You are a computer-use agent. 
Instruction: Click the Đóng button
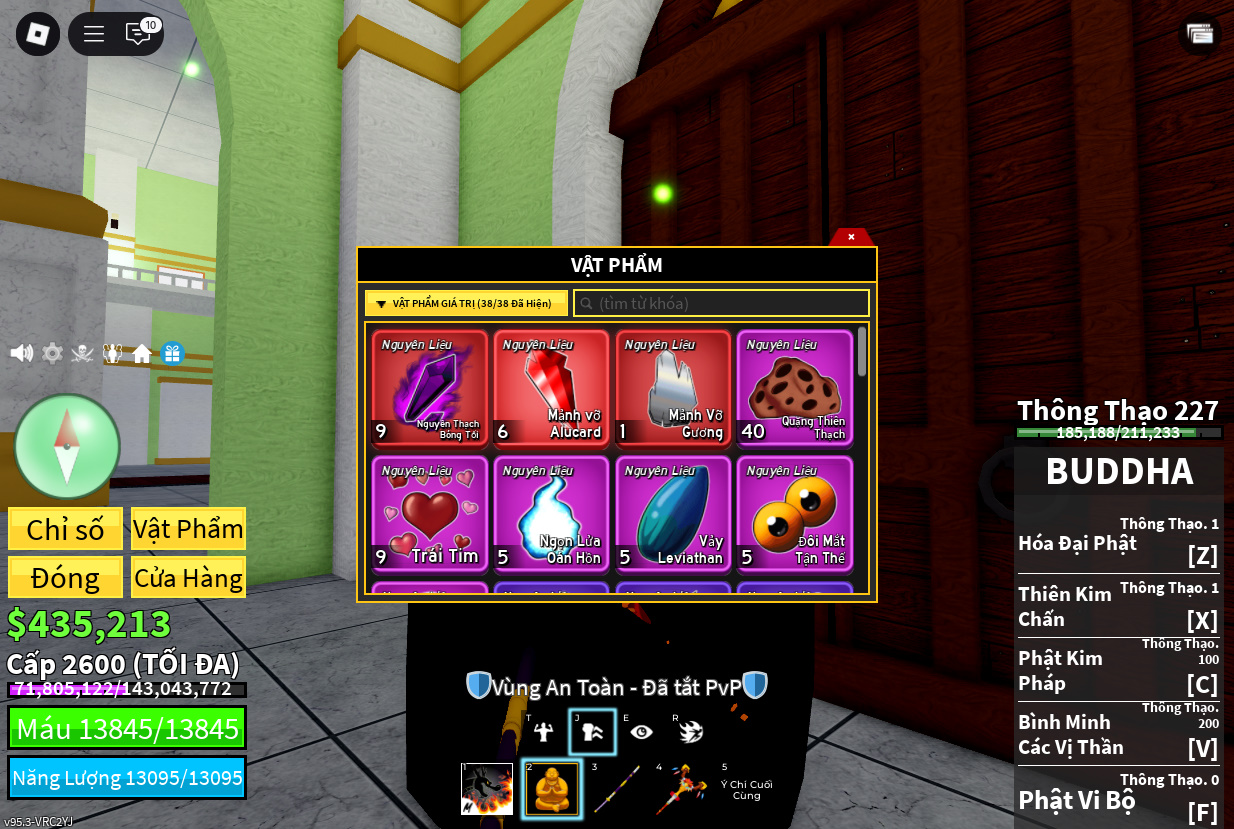66,577
